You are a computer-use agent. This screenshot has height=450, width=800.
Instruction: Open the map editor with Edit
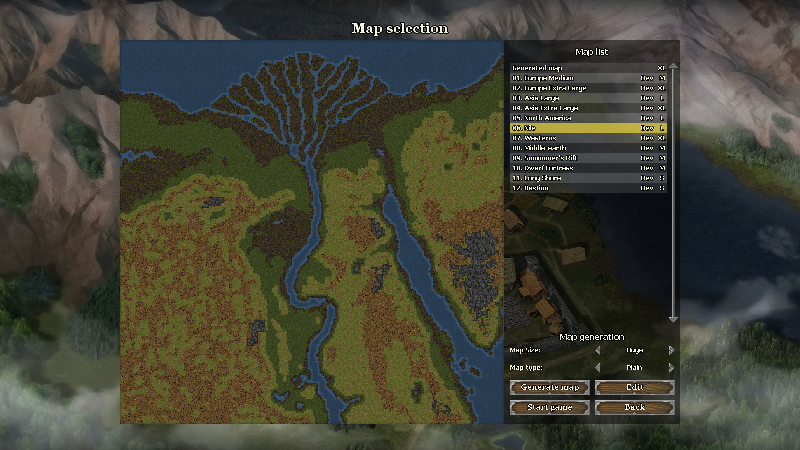[x=634, y=387]
